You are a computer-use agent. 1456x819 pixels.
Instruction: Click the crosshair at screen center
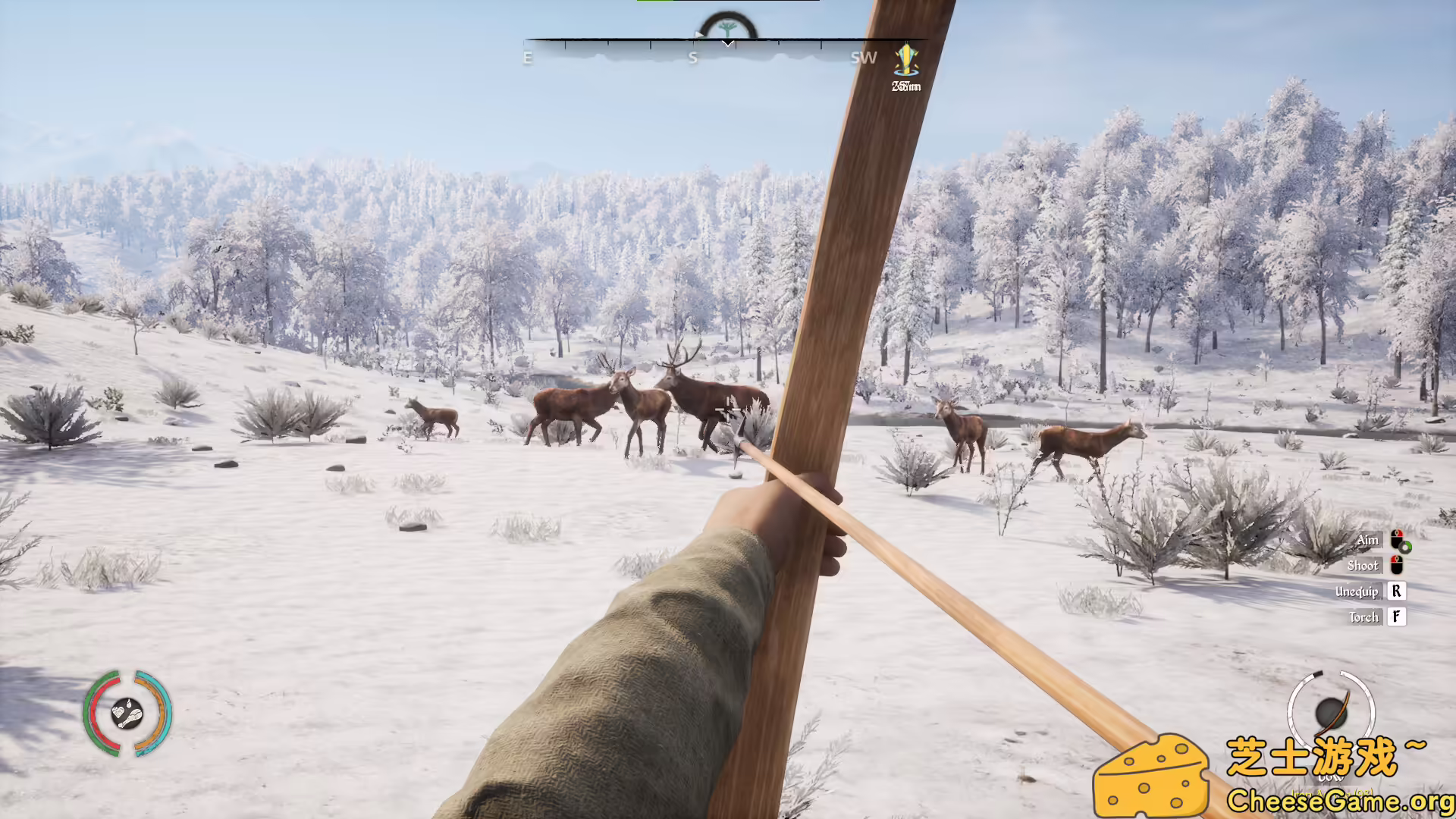(x=728, y=409)
